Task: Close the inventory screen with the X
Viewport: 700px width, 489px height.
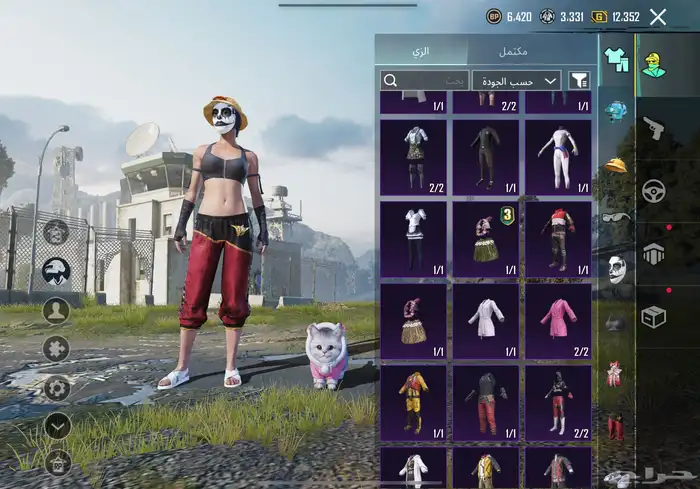Action: pos(657,16)
